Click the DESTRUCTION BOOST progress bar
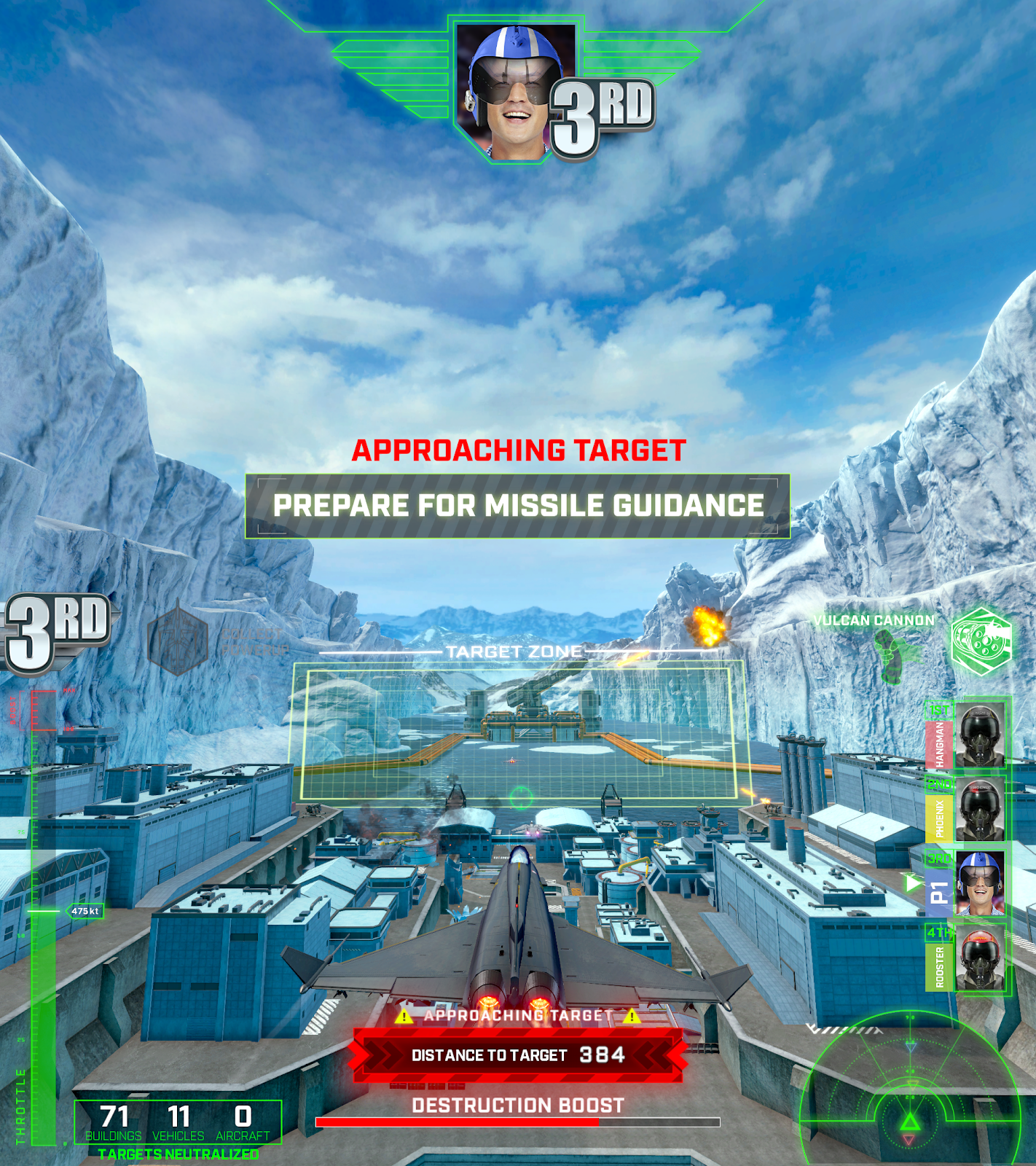This screenshot has height=1166, width=1036. click(516, 1123)
